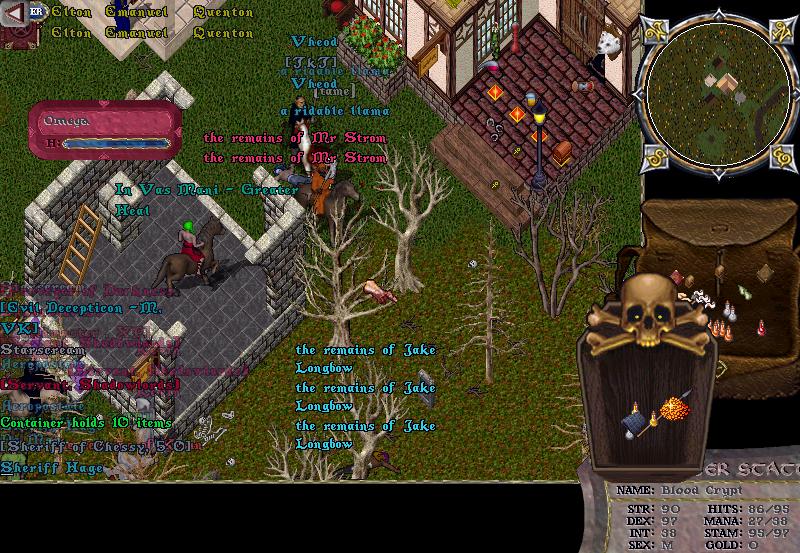This screenshot has width=800, height=553.
Task: Click the Blood Crypt character status panel
Action: 703,517
